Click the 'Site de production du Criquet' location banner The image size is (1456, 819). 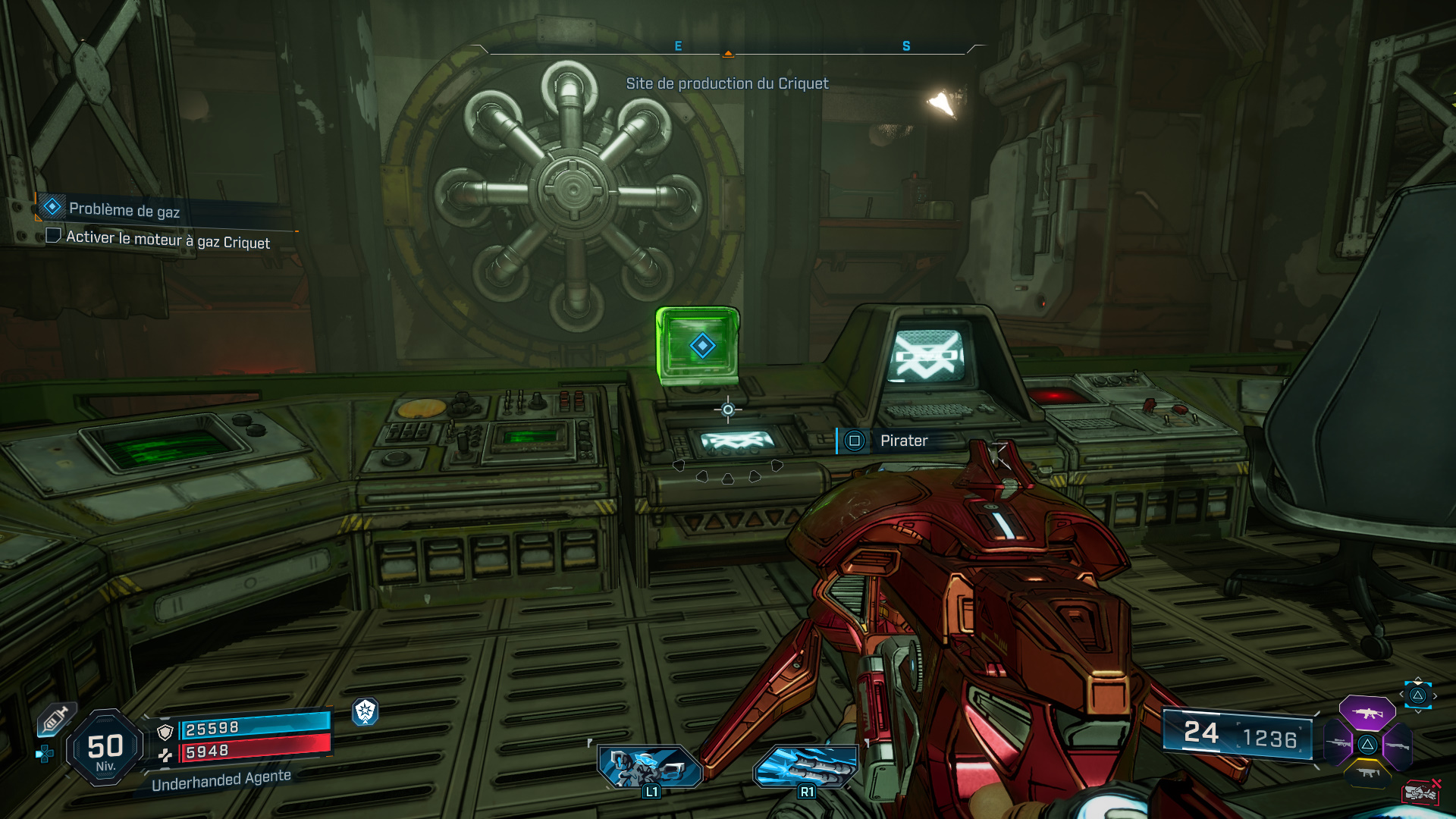pyautogui.click(x=727, y=84)
